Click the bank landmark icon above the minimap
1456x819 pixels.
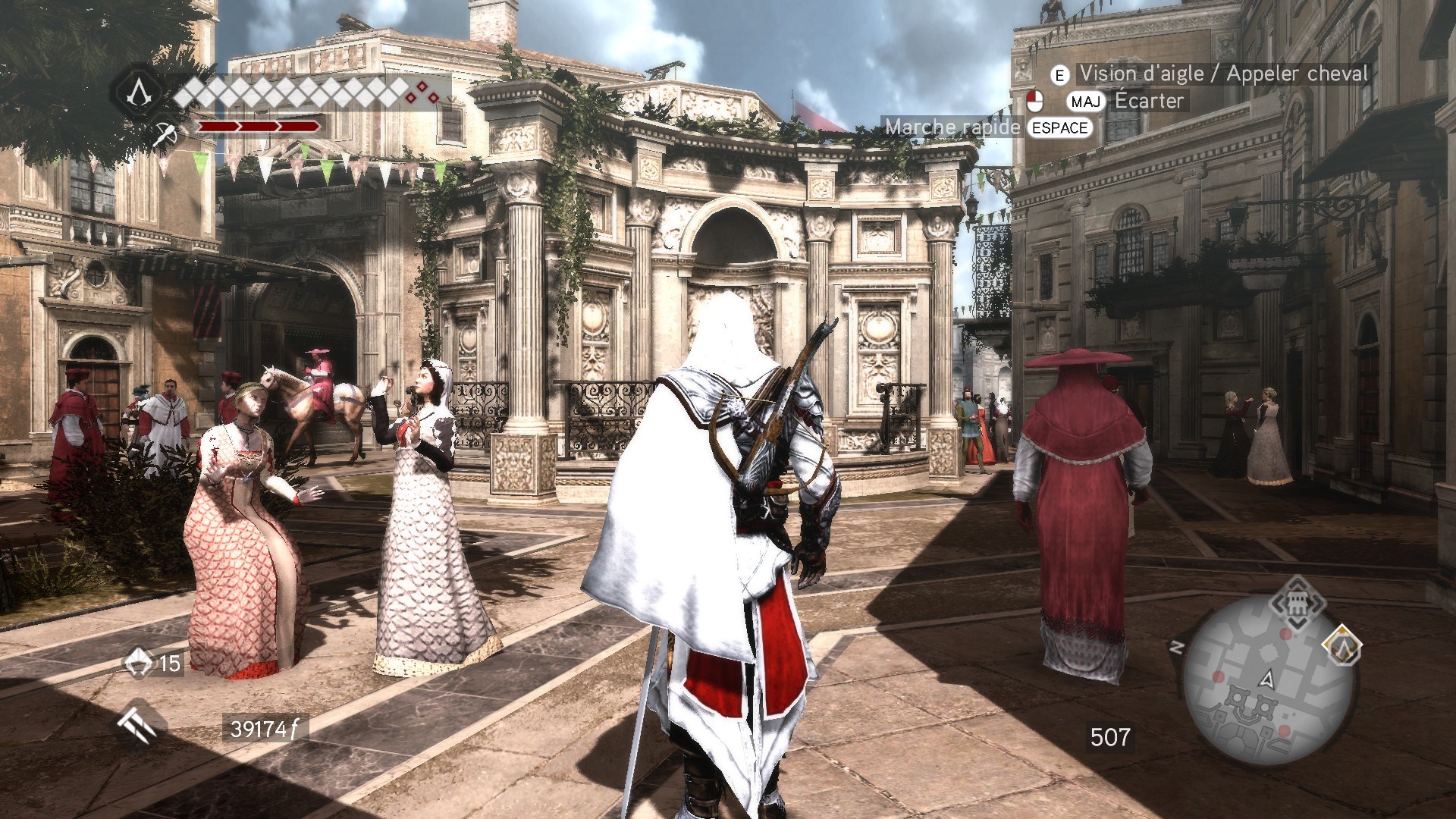coord(1297,603)
